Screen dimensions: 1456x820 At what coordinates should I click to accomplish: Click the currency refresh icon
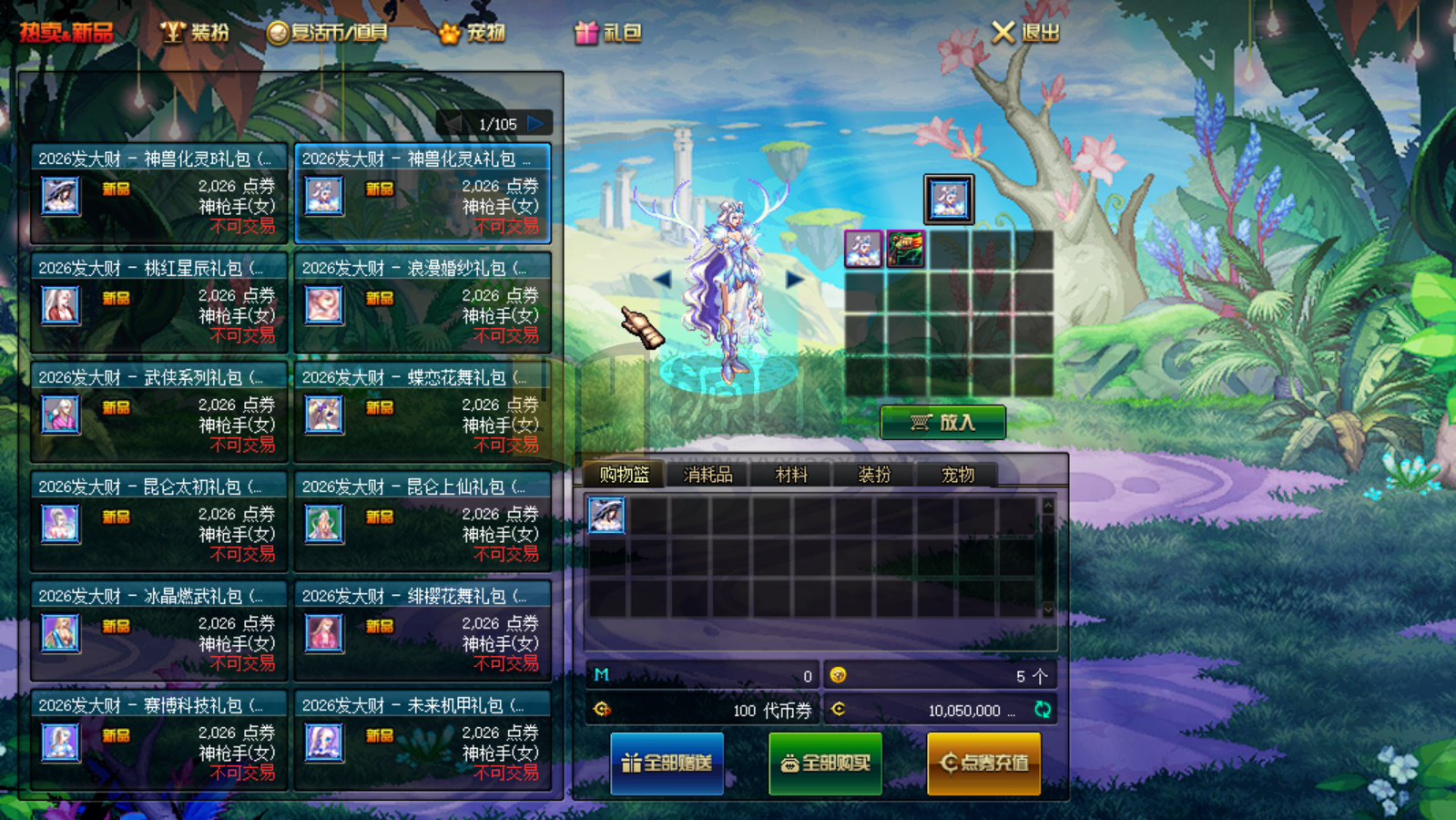(1043, 711)
